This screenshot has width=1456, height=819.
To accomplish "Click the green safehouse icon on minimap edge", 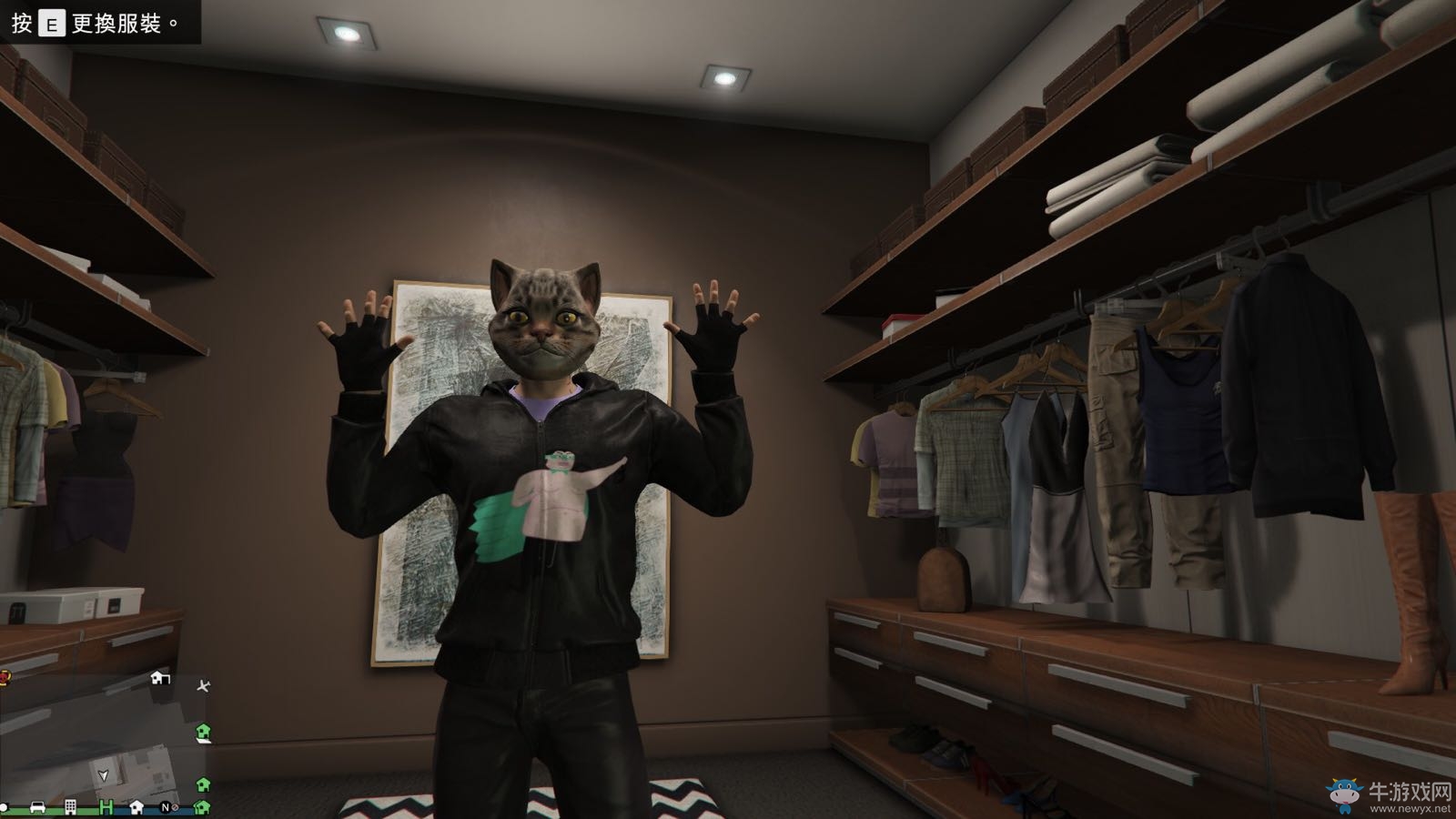I will [x=203, y=733].
